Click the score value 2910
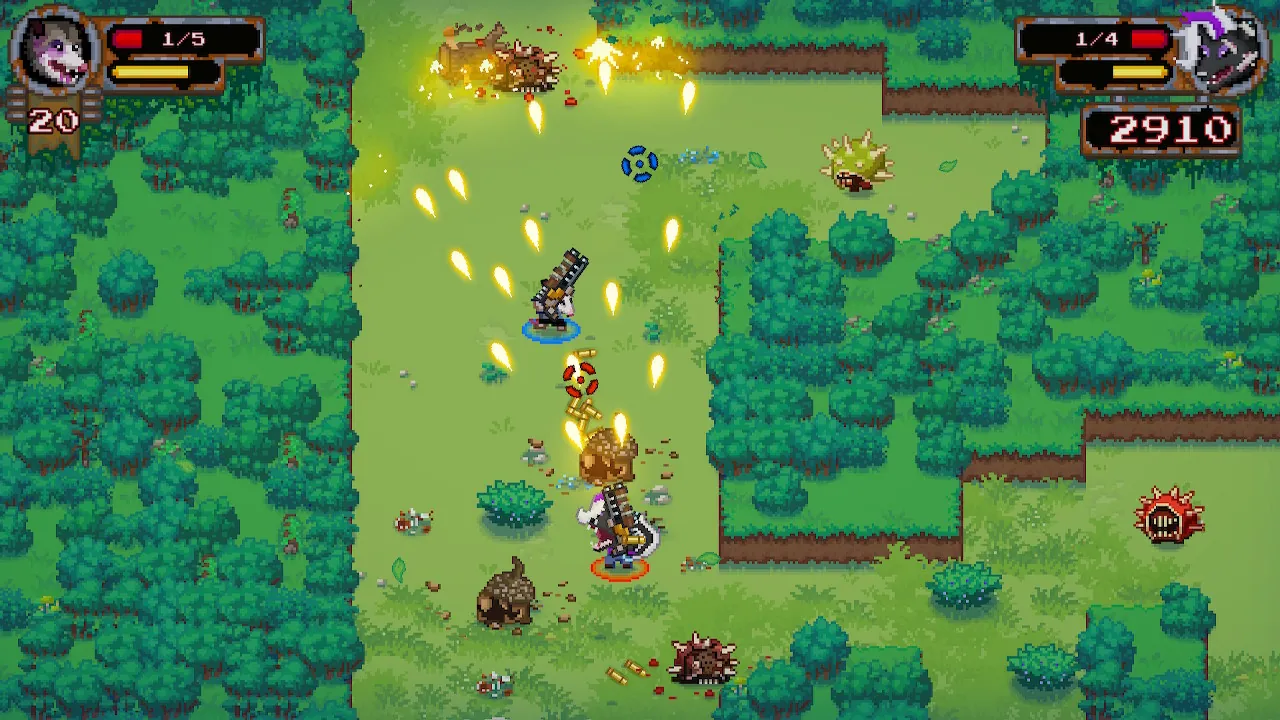Viewport: 1280px width, 720px height. 1168,128
